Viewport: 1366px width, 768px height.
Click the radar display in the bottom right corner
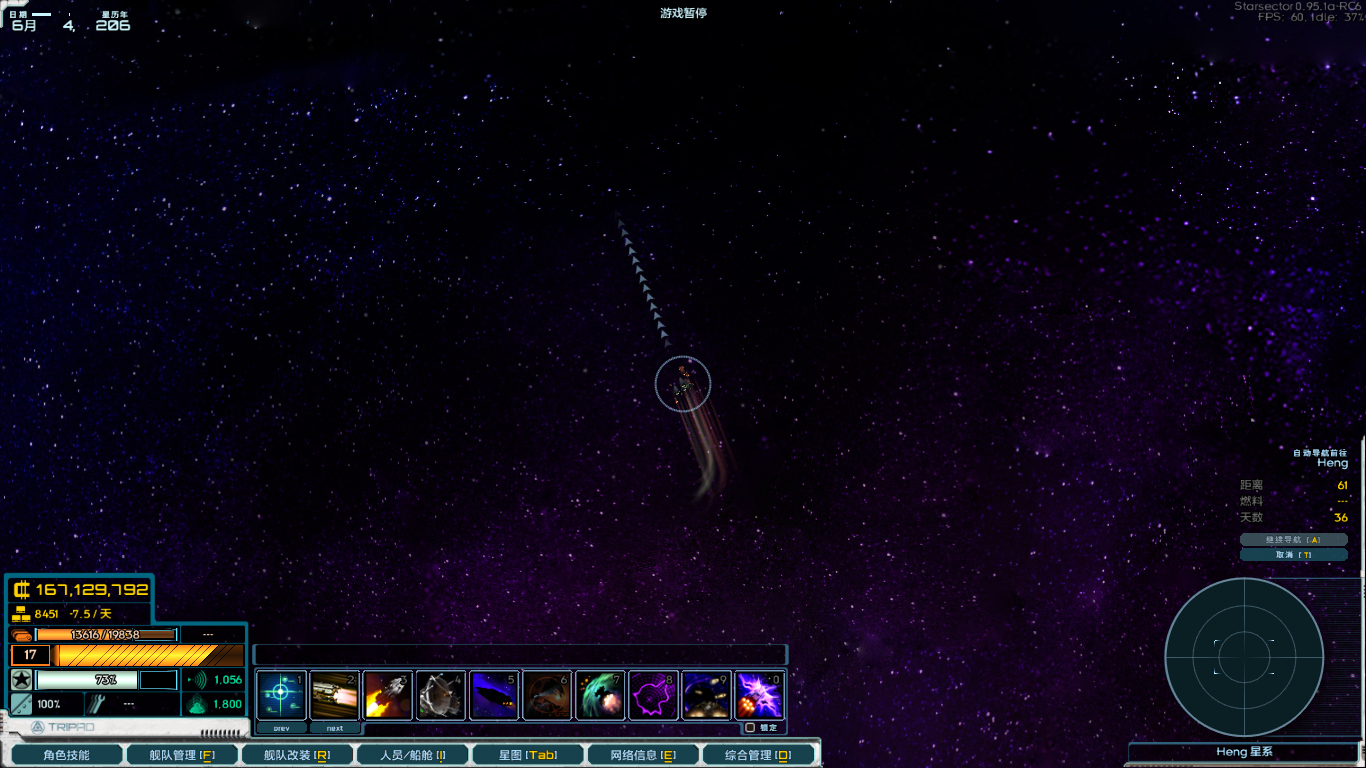pos(1245,657)
